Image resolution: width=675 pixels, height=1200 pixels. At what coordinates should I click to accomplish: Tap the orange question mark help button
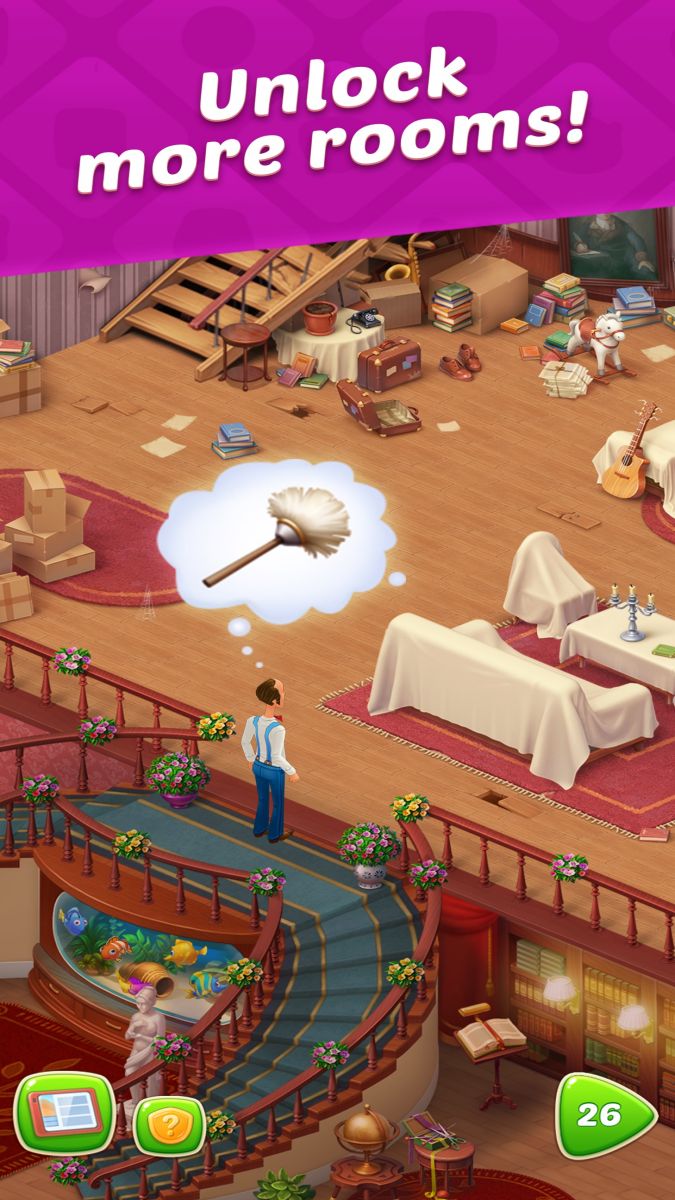[169, 1127]
